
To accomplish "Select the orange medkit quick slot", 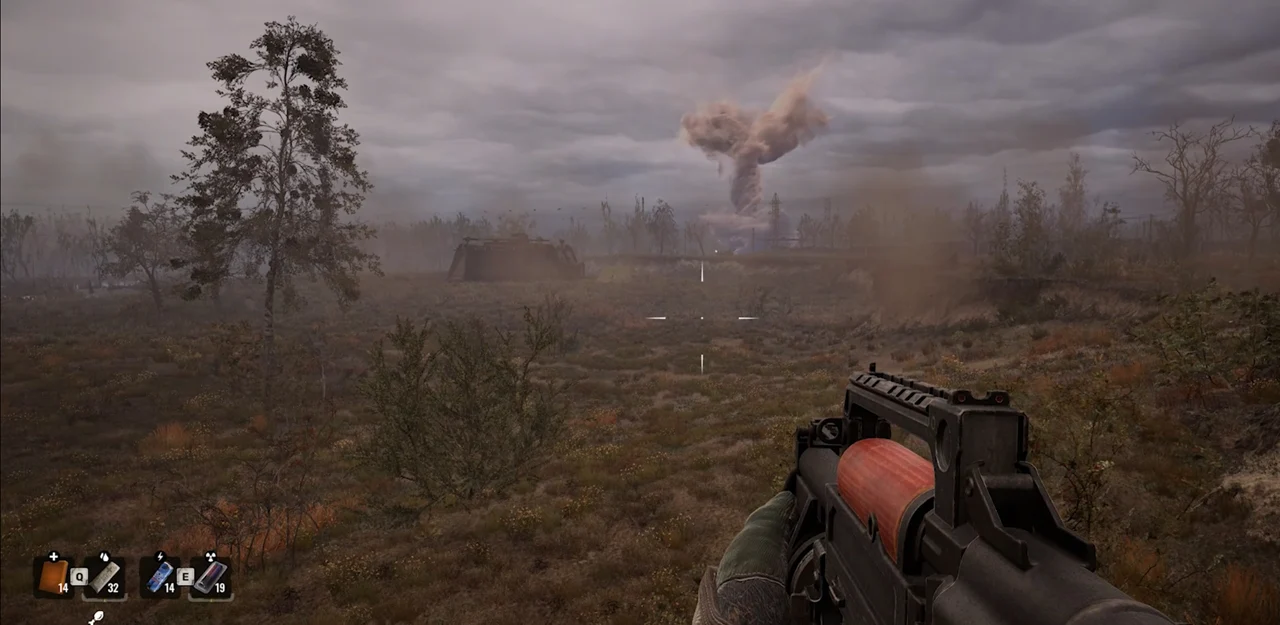I will pyautogui.click(x=53, y=576).
